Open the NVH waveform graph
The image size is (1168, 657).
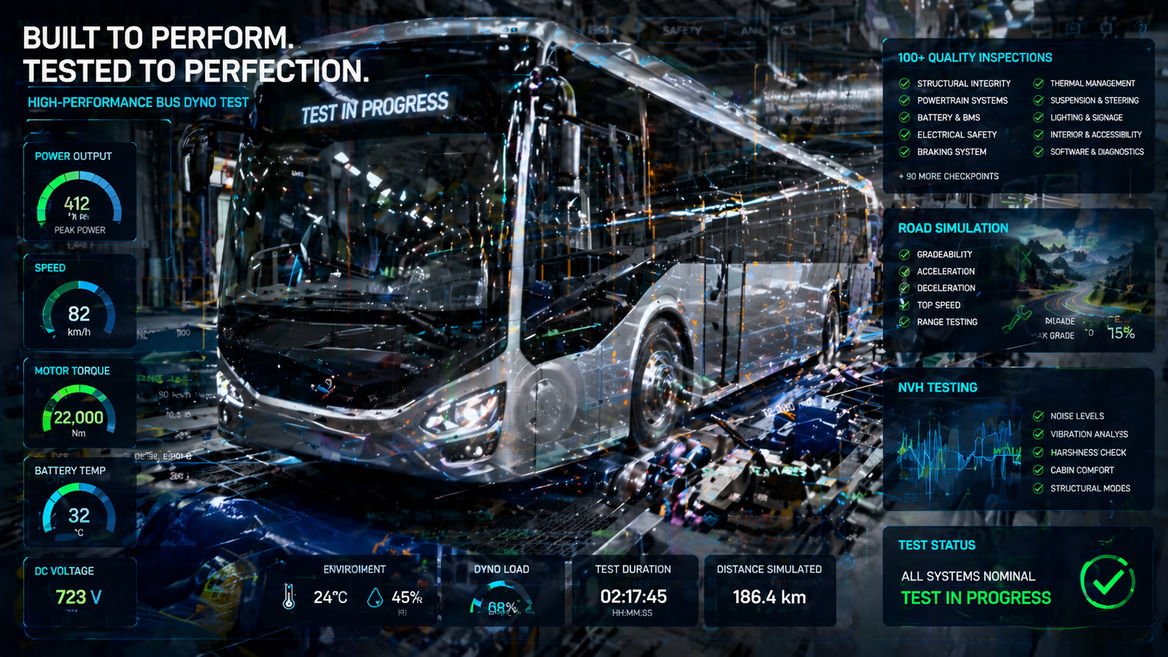click(x=957, y=447)
